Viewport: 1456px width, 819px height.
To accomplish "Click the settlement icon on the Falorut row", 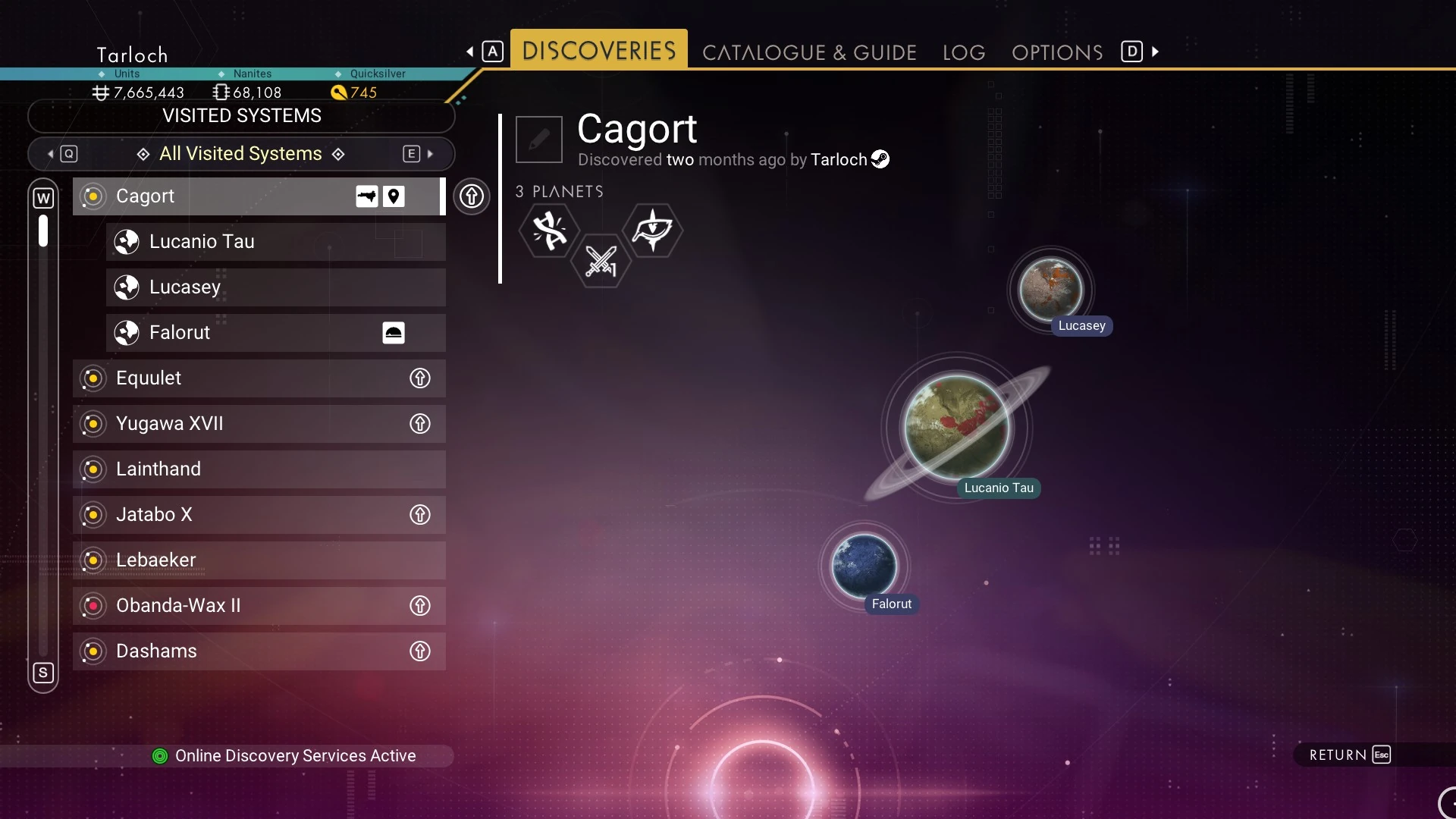I will tap(393, 332).
